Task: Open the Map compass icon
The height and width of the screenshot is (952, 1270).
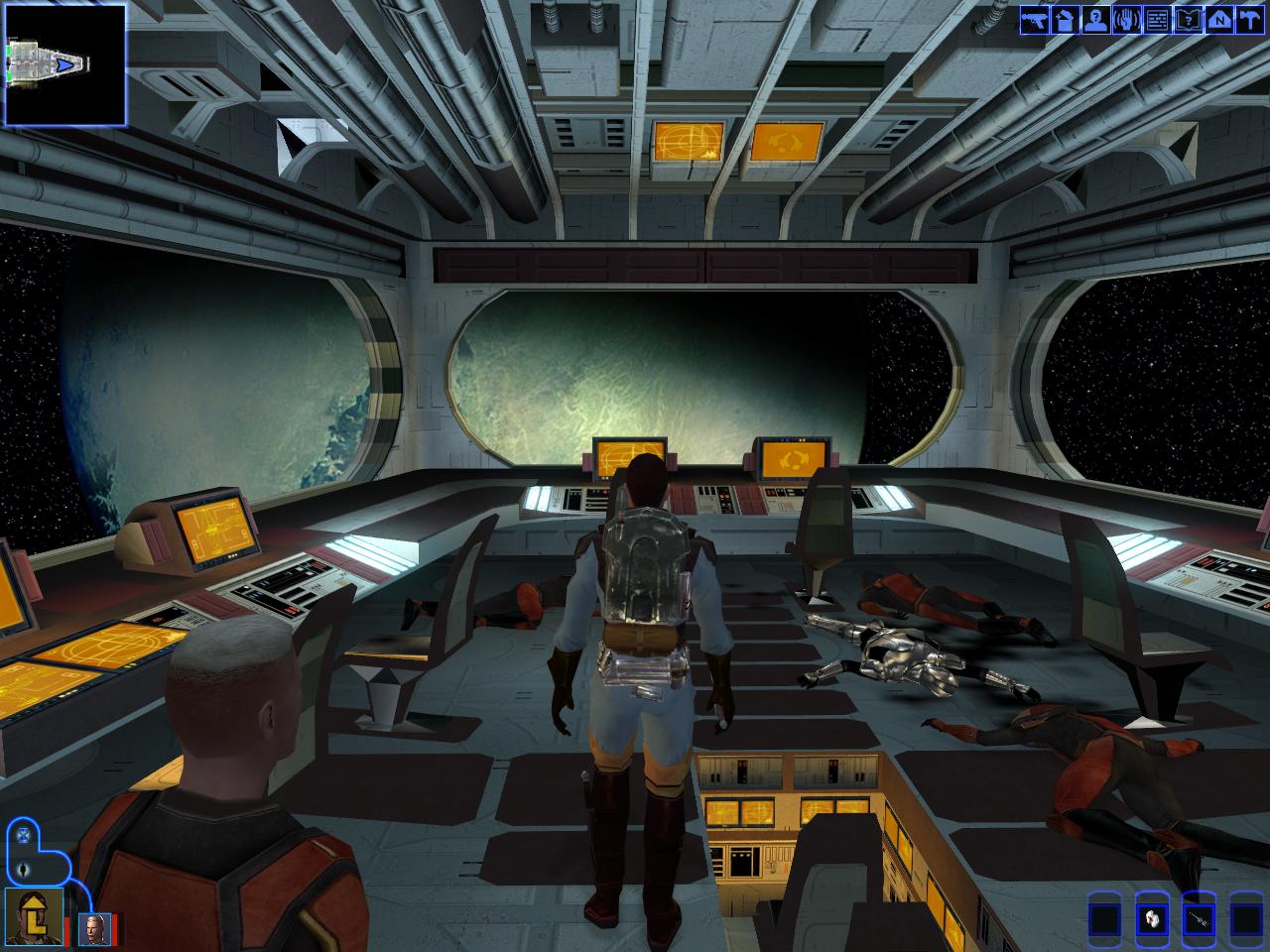Action: tap(1217, 19)
